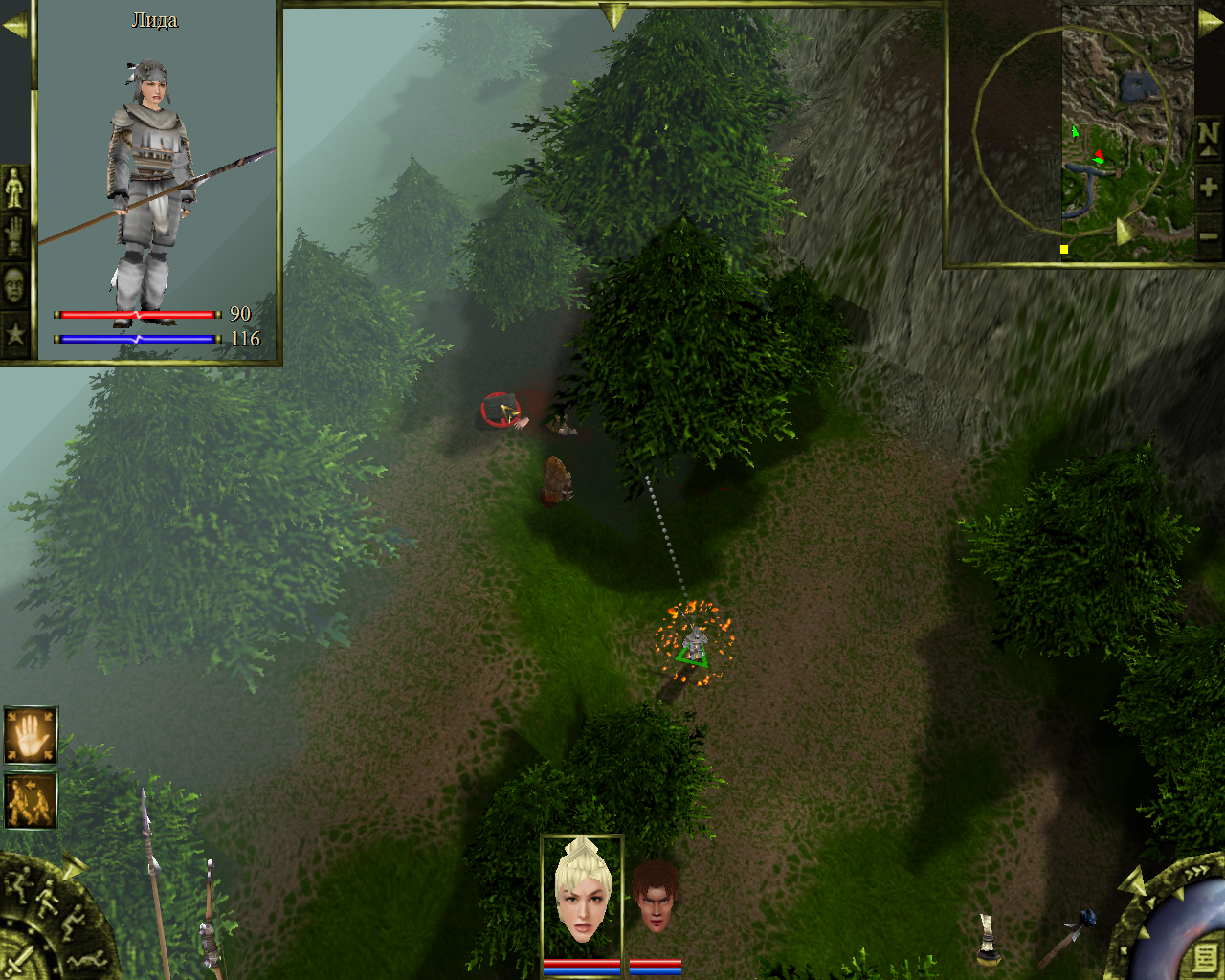
Task: Reset the minimap to north
Action: (x=1208, y=137)
